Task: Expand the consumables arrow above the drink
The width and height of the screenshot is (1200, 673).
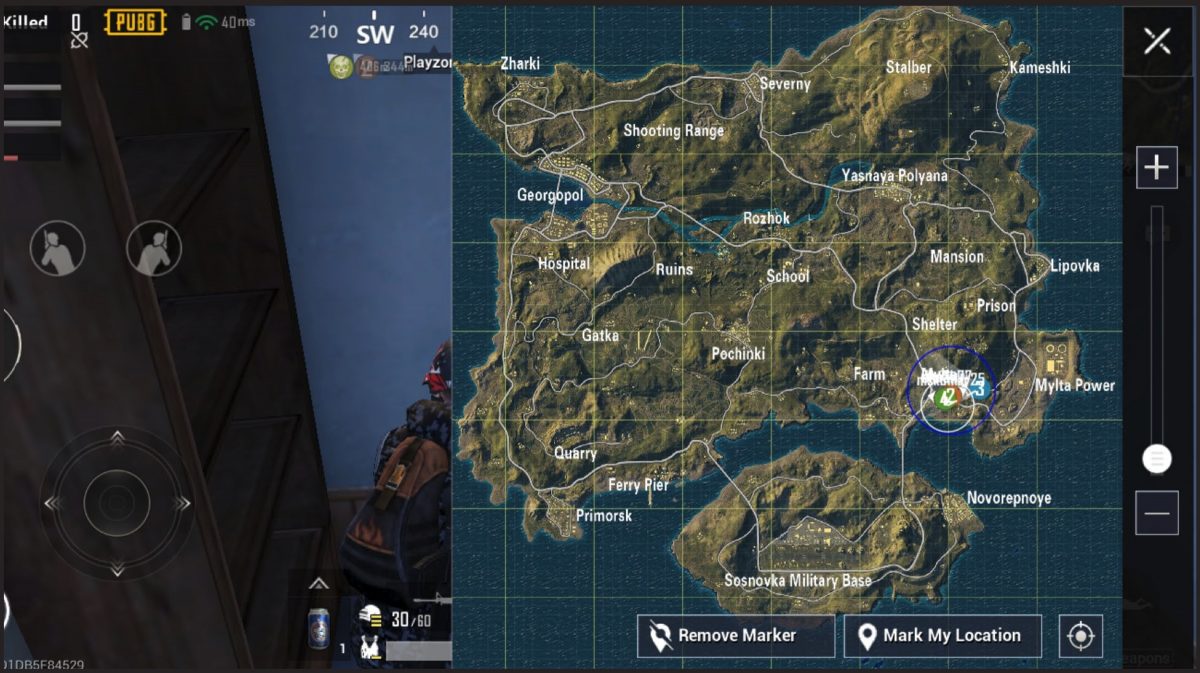Action: coord(318,584)
